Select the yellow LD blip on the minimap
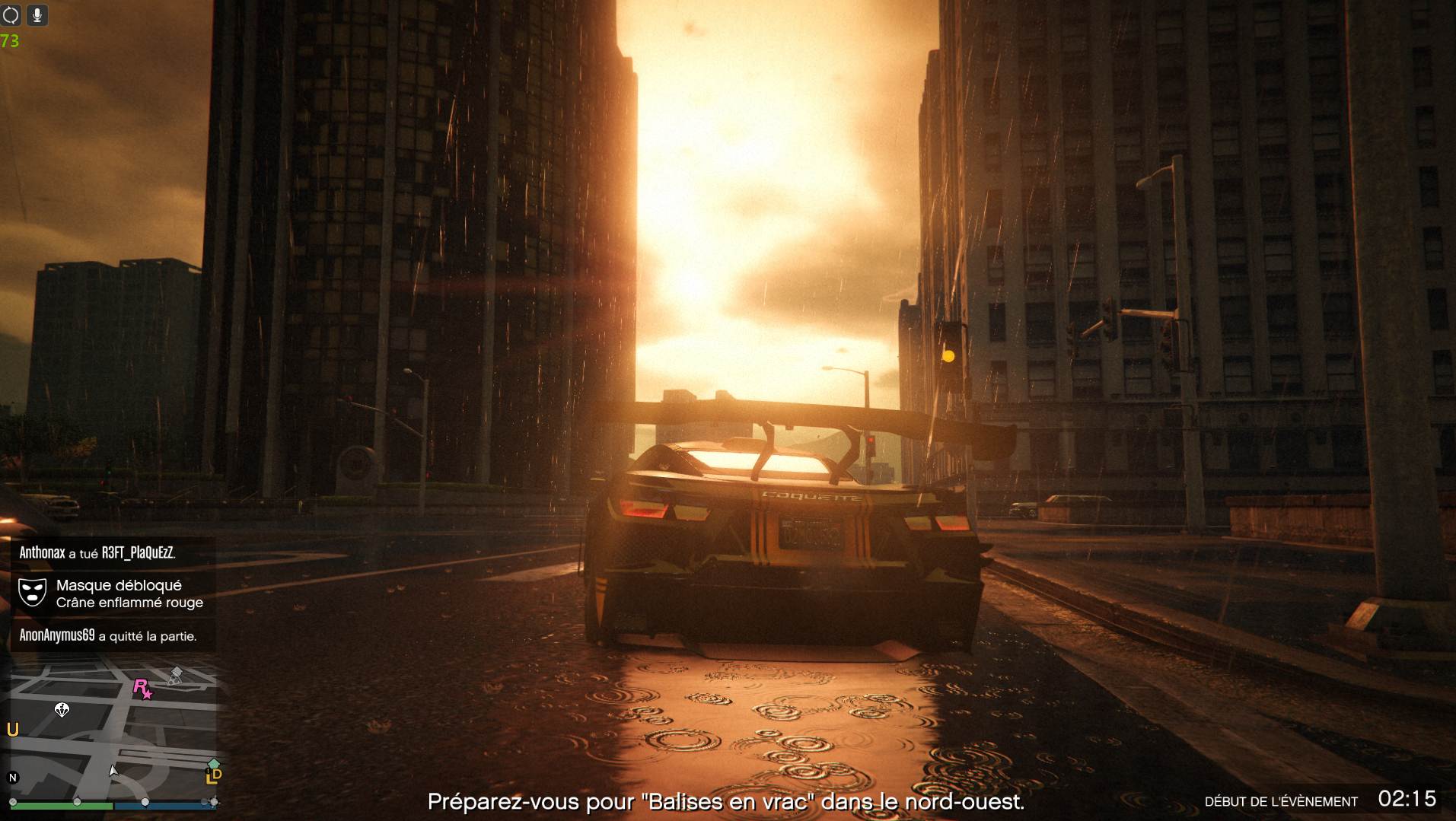Image resolution: width=1456 pixels, height=821 pixels. tap(214, 776)
